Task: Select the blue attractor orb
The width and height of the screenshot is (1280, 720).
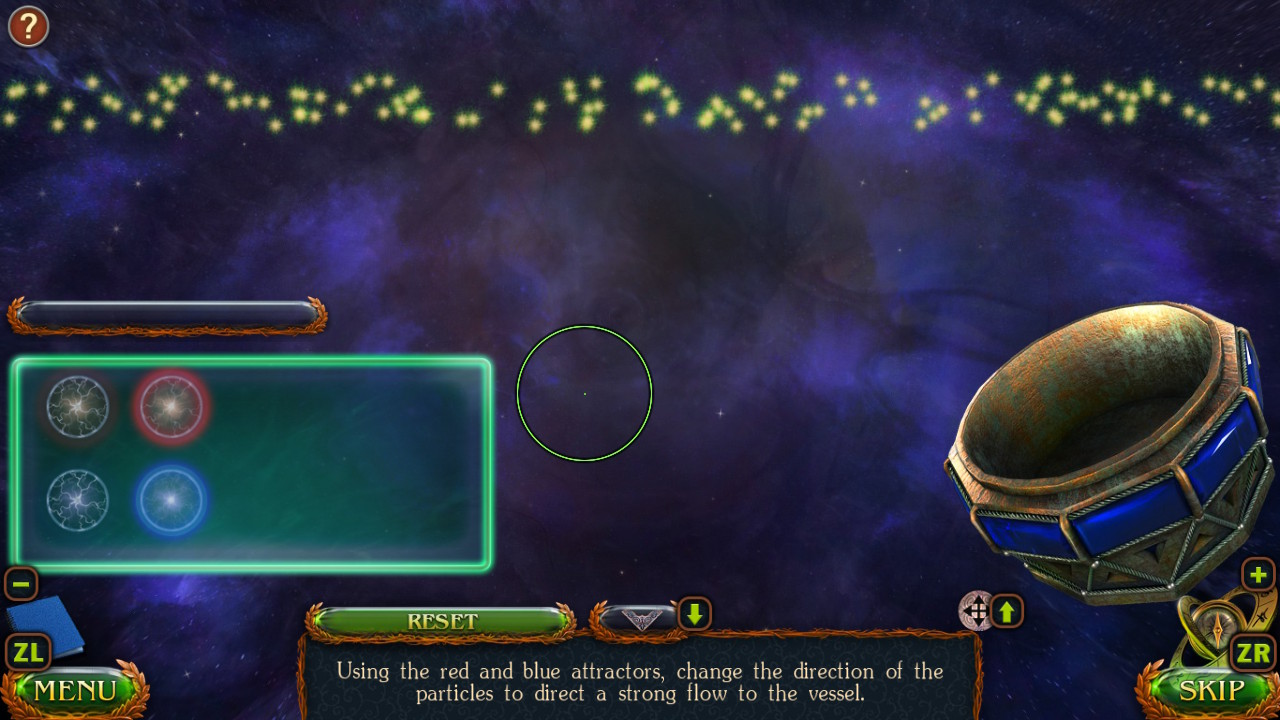Action: tap(170, 501)
